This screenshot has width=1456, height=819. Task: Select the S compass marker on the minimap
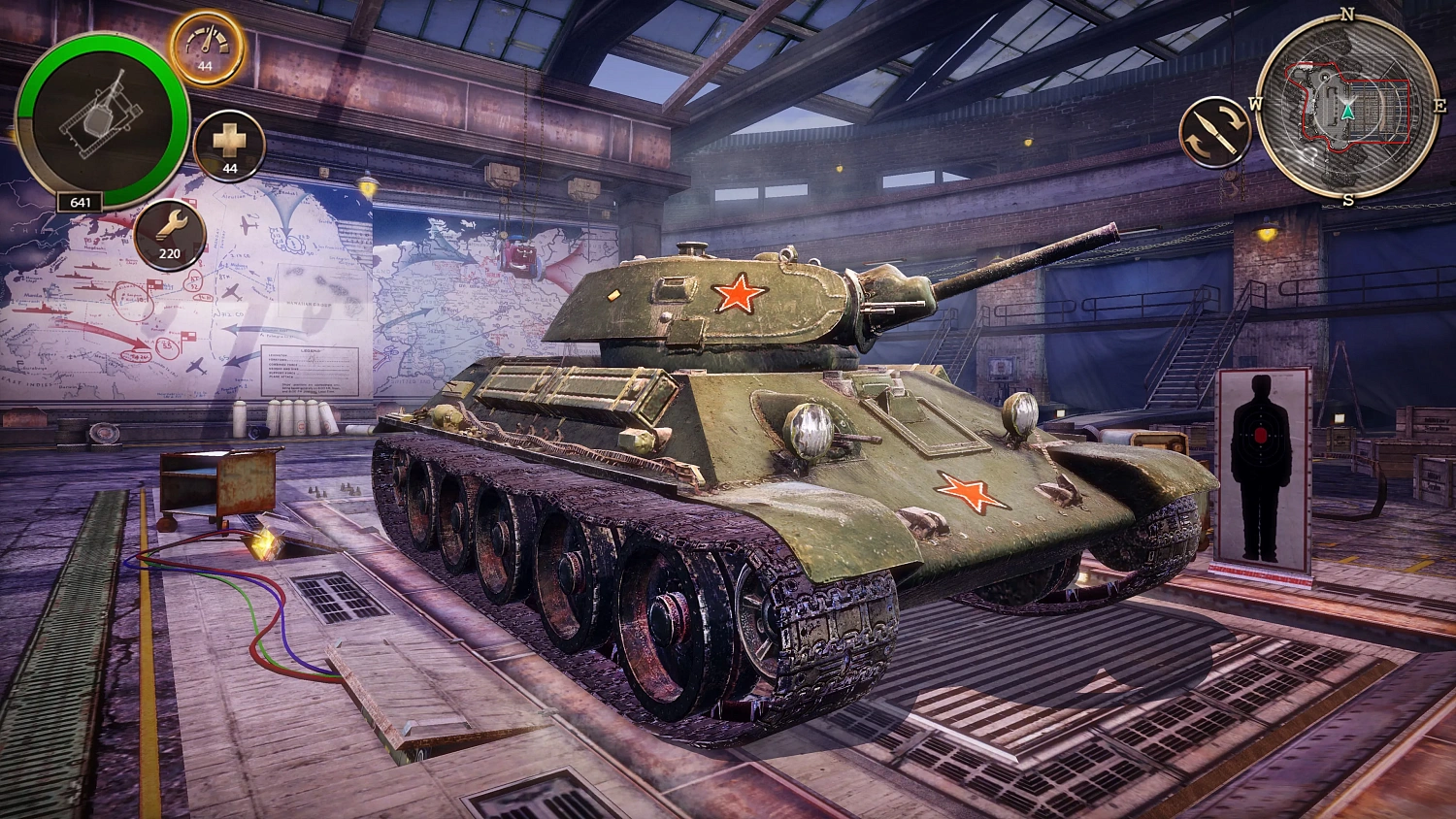[x=1347, y=201]
